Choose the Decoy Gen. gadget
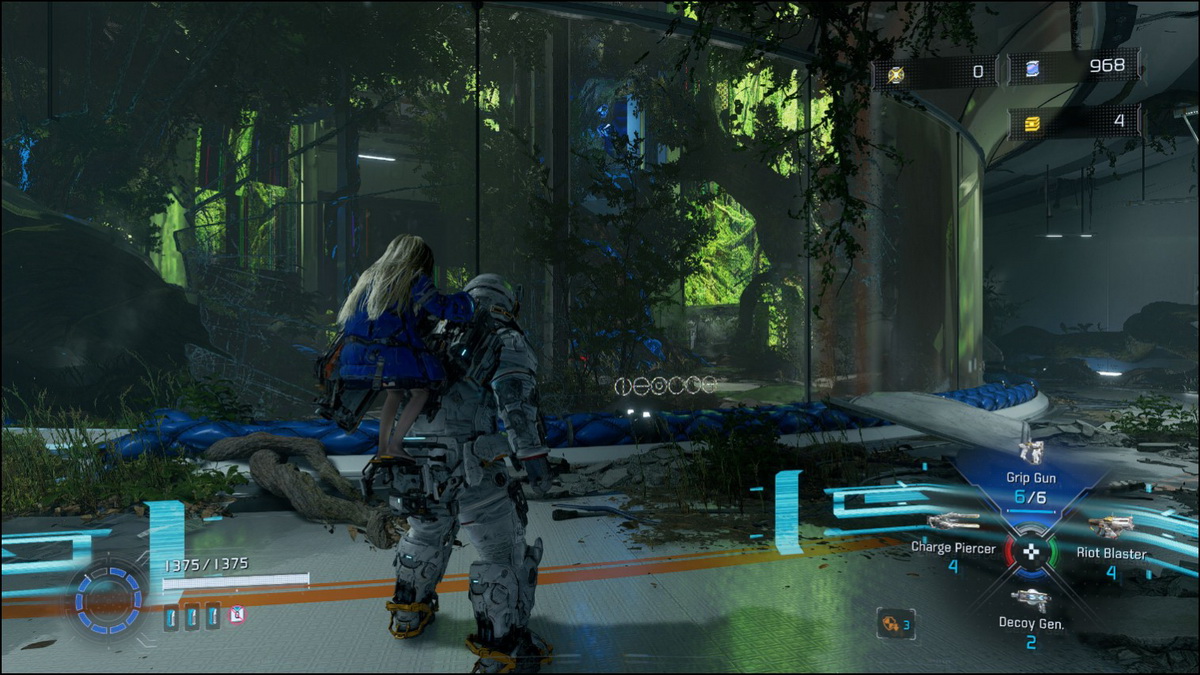 coord(1030,600)
